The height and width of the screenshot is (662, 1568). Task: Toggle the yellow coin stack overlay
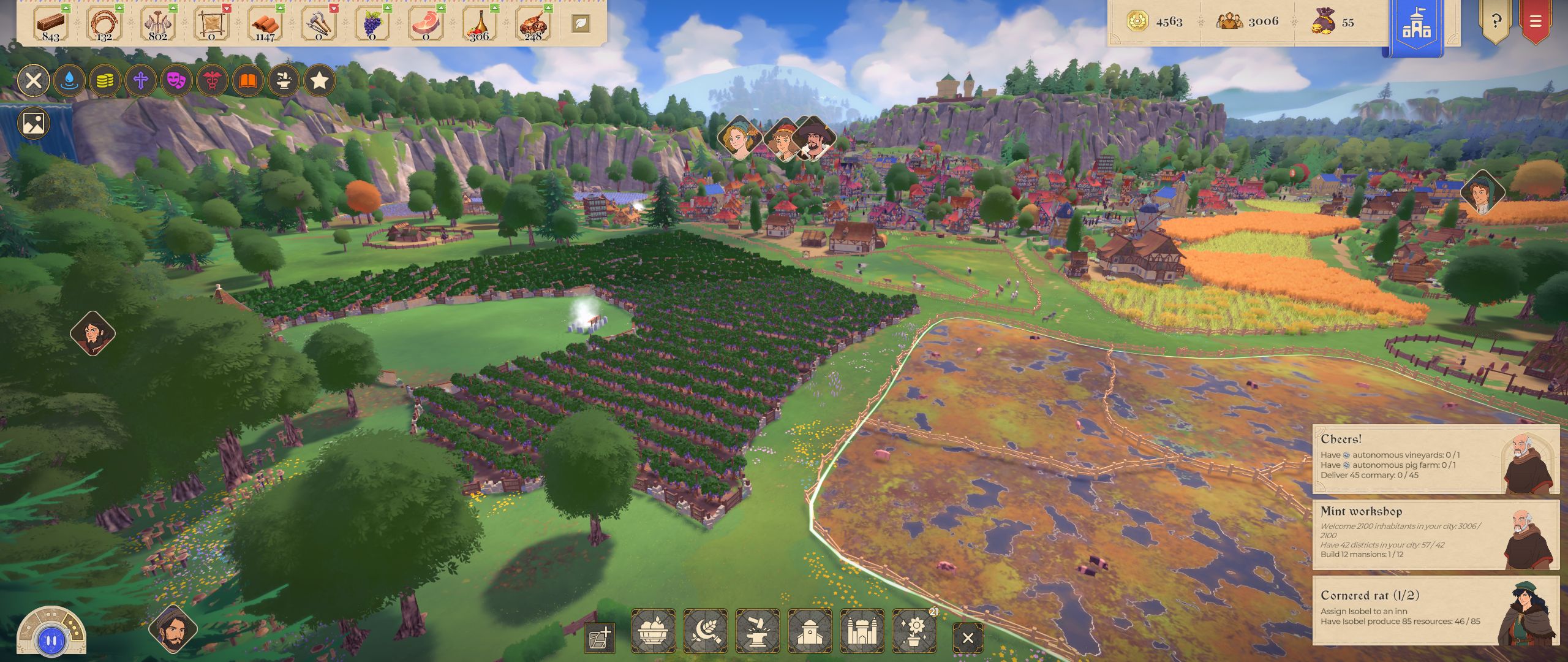tap(105, 80)
